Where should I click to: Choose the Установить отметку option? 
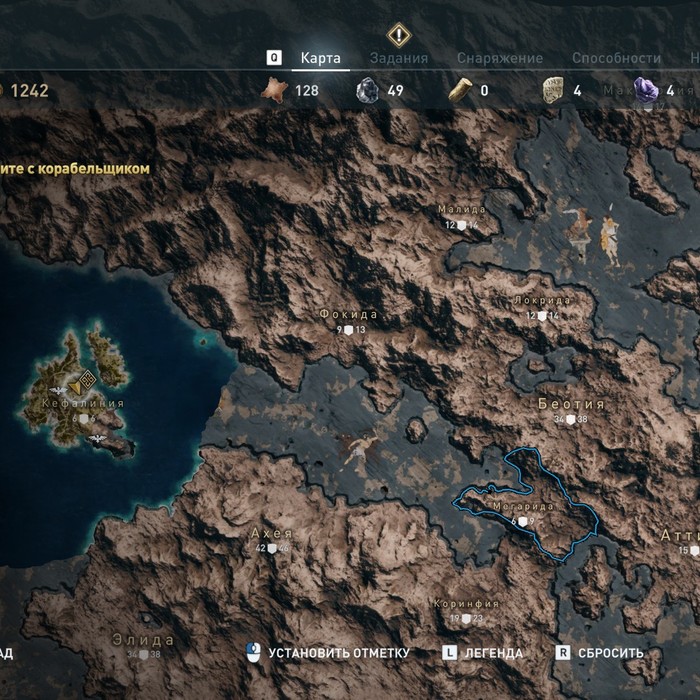(338, 653)
